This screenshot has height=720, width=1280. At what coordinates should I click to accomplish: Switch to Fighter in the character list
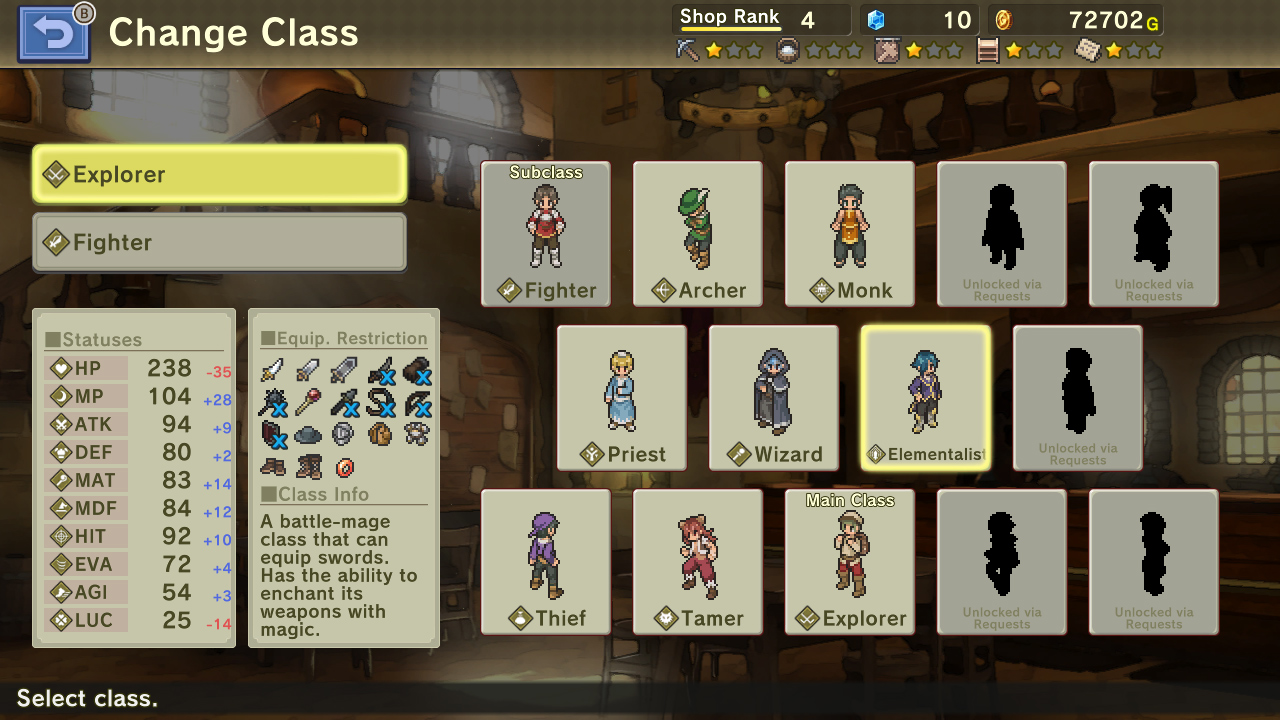(x=219, y=241)
